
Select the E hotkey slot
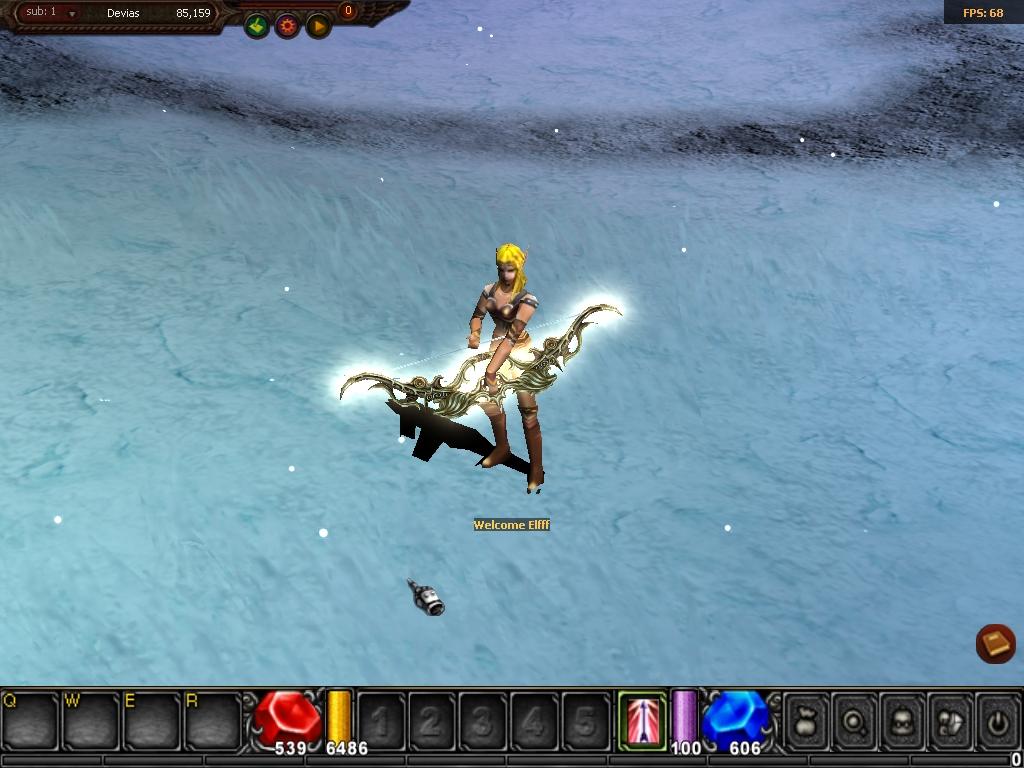tap(152, 720)
